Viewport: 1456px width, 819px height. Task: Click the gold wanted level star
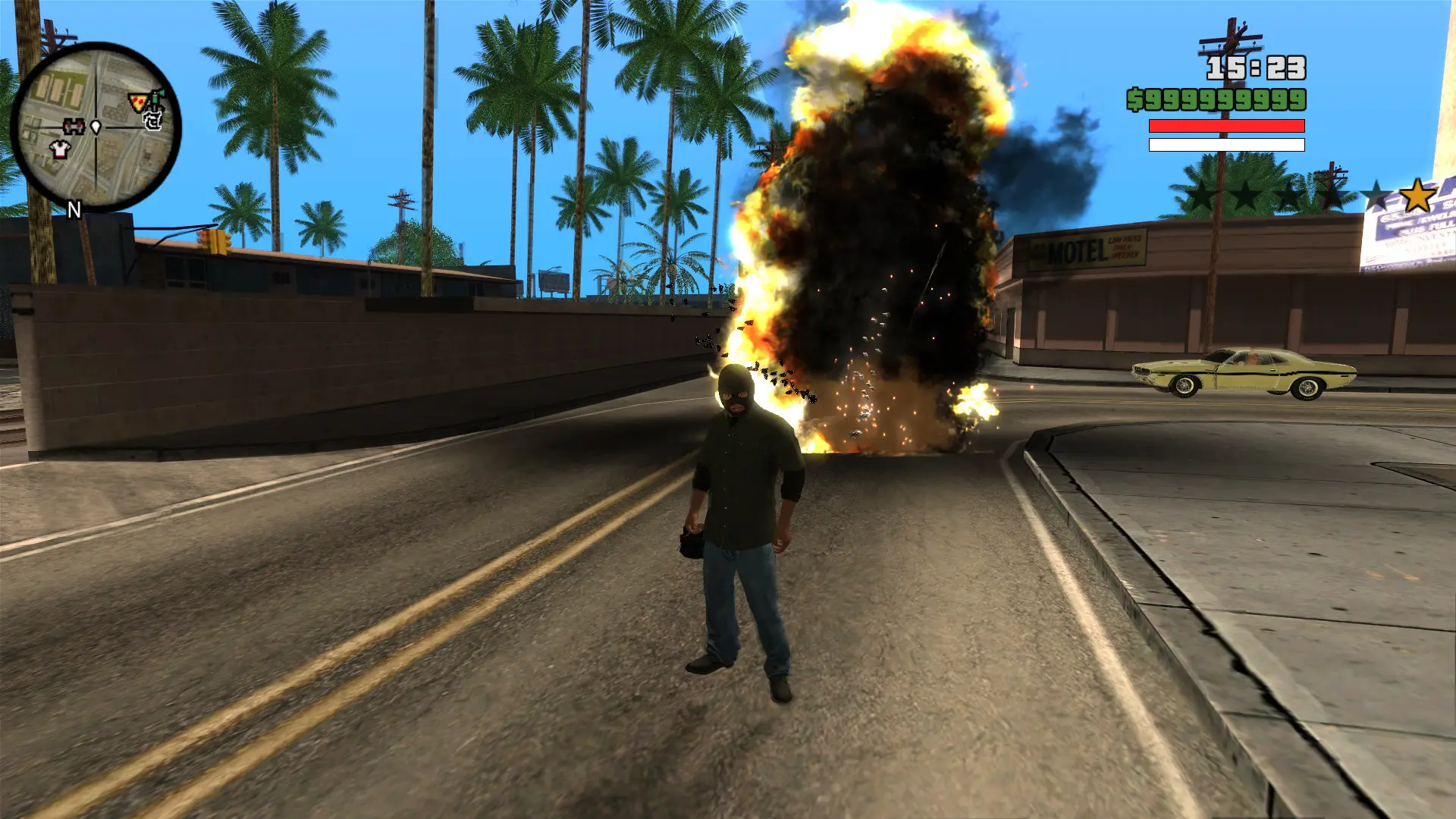(1417, 196)
